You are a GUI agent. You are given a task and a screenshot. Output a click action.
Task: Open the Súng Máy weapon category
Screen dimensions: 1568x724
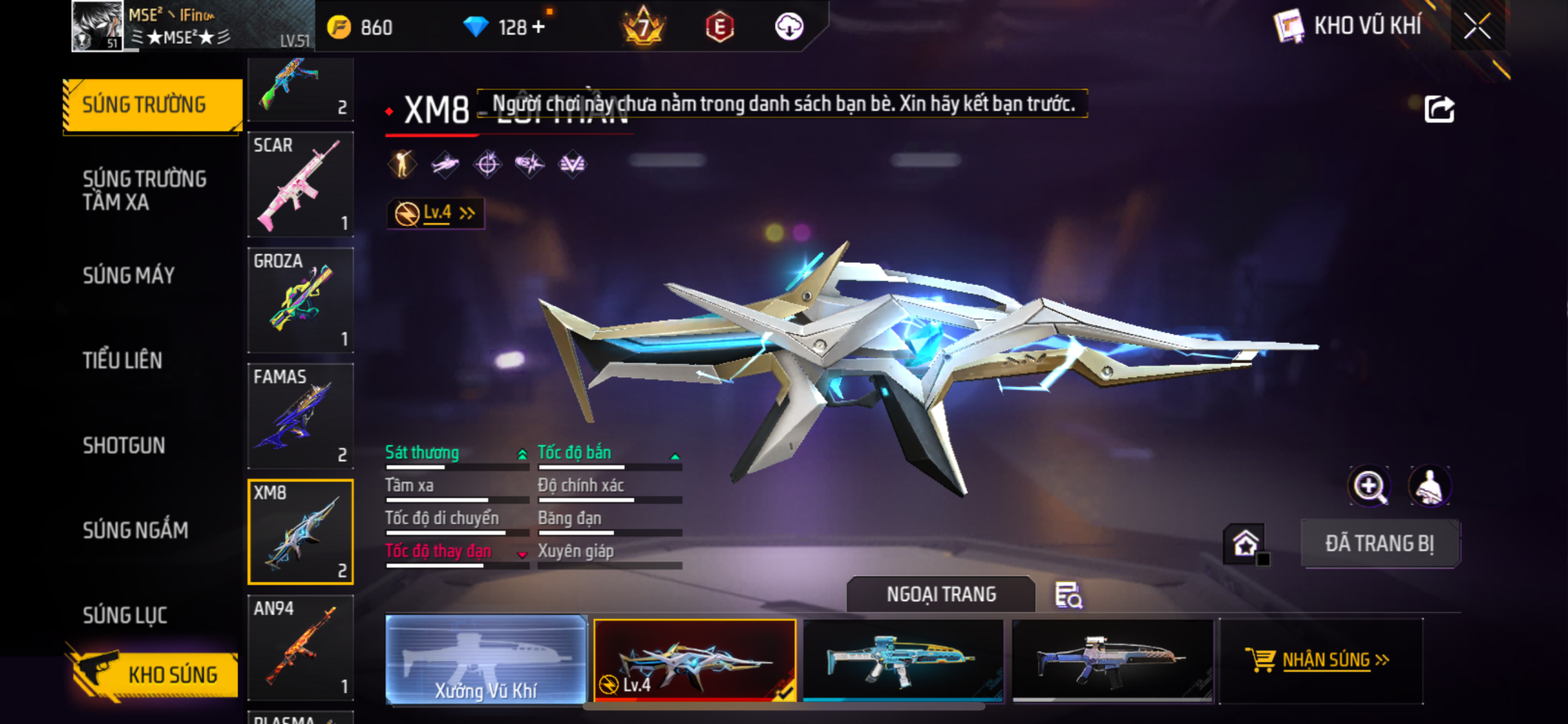tap(129, 276)
